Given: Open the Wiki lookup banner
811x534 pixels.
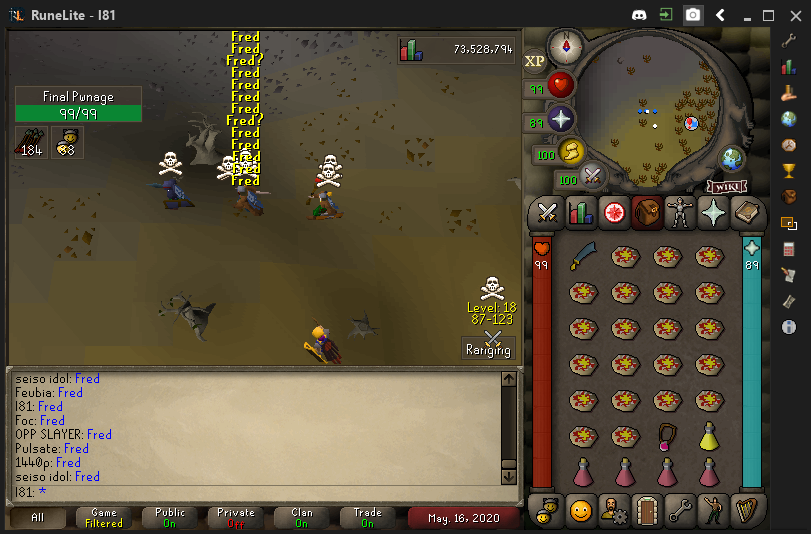Looking at the screenshot, I should pos(727,187).
